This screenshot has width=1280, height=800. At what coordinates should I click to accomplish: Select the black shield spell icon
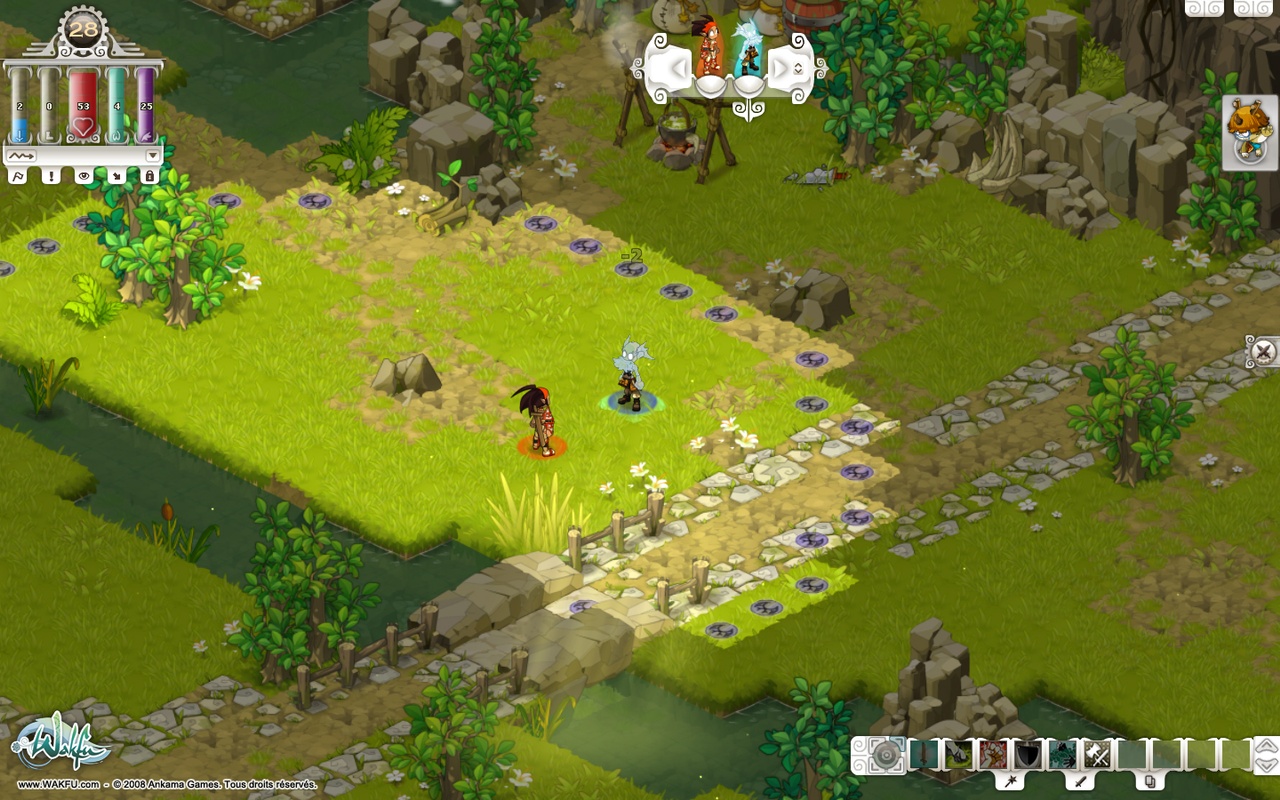coord(1027,755)
